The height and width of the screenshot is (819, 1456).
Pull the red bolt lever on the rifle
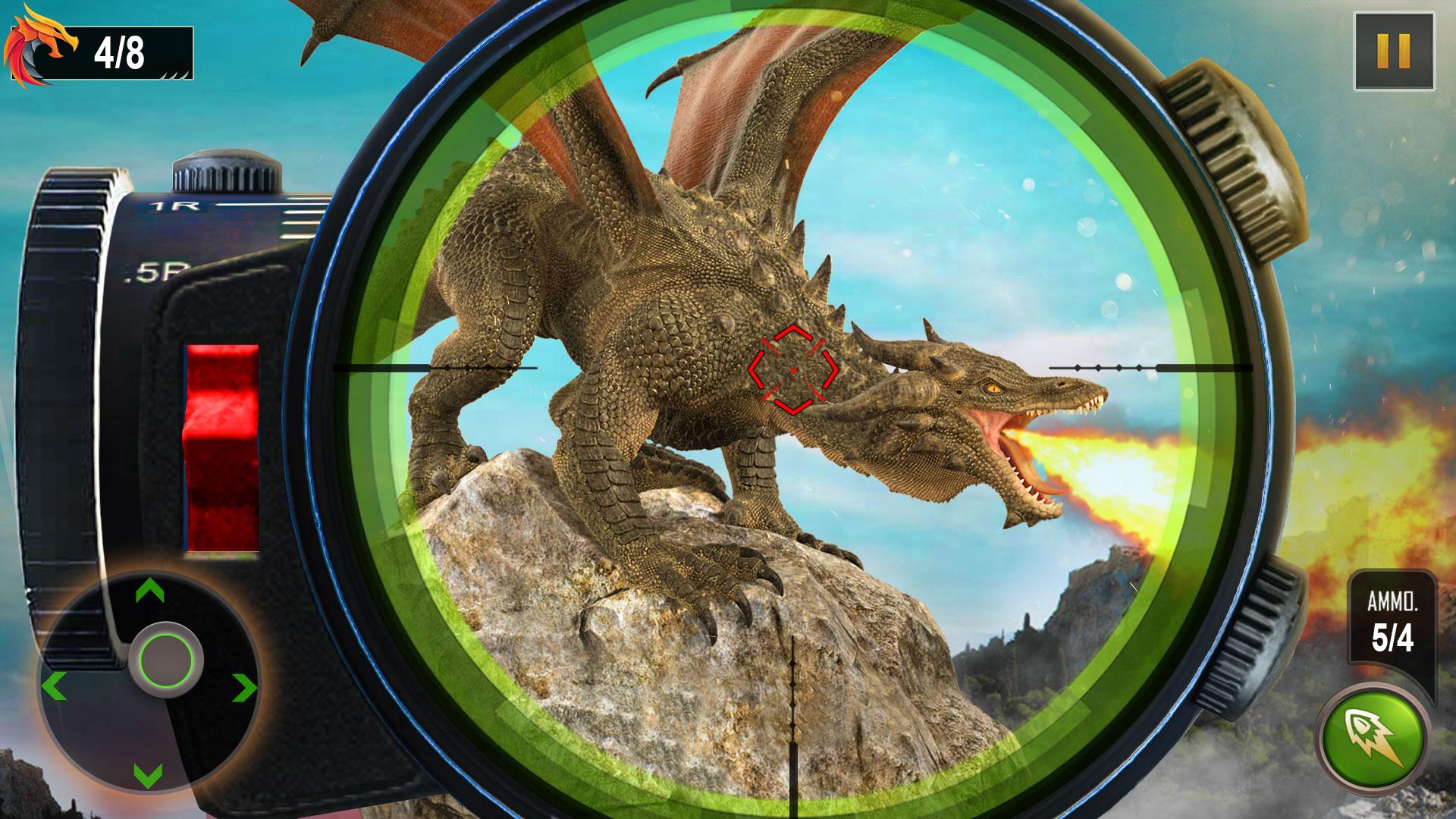click(x=222, y=447)
